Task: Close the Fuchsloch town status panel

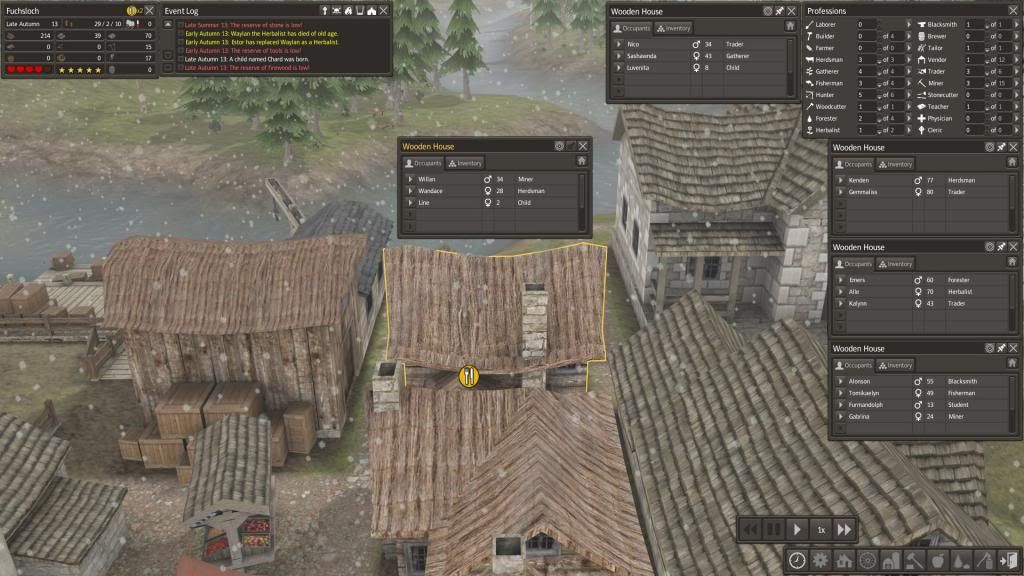Action: tap(149, 10)
